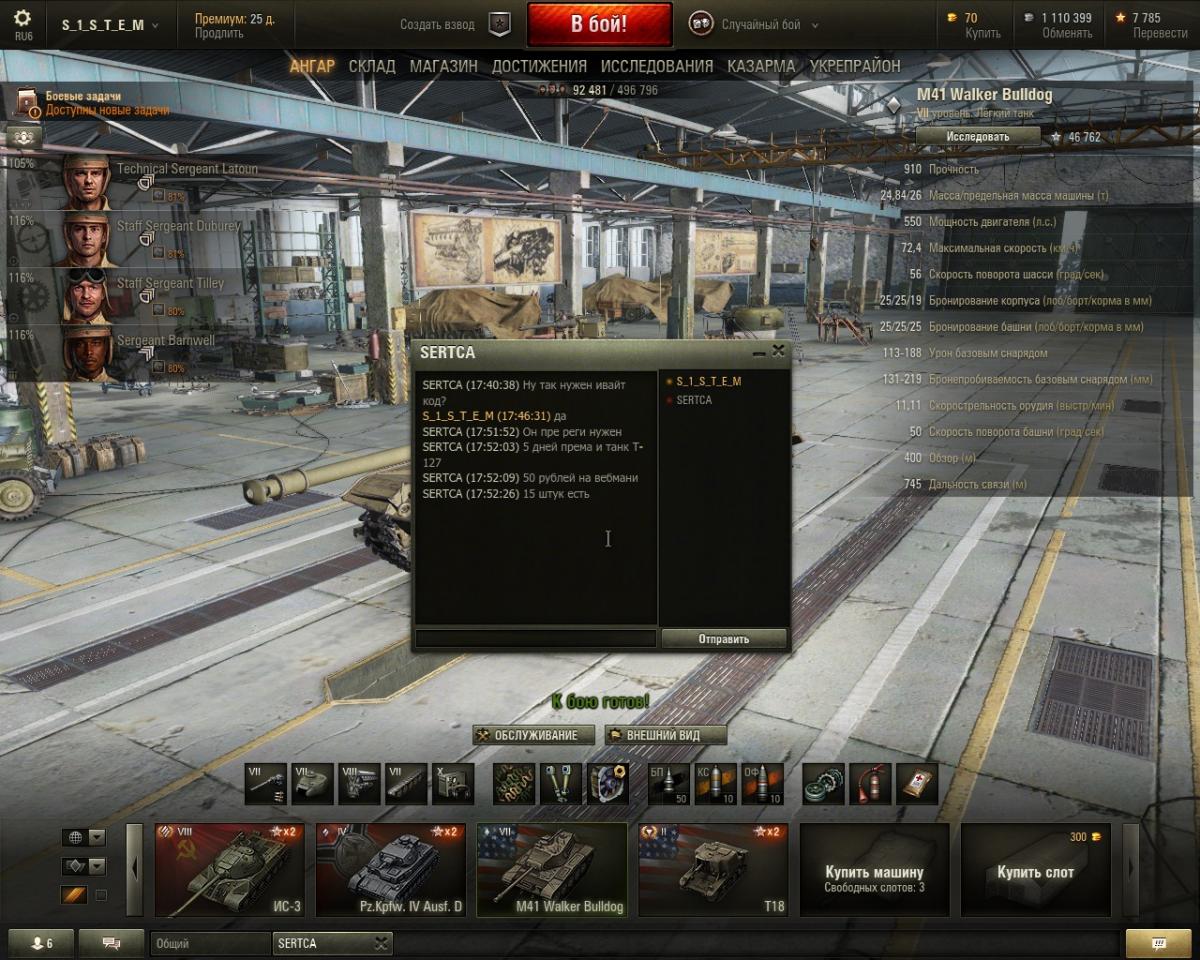The height and width of the screenshot is (960, 1200).
Task: Open the Достижения tab
Action: pos(539,66)
